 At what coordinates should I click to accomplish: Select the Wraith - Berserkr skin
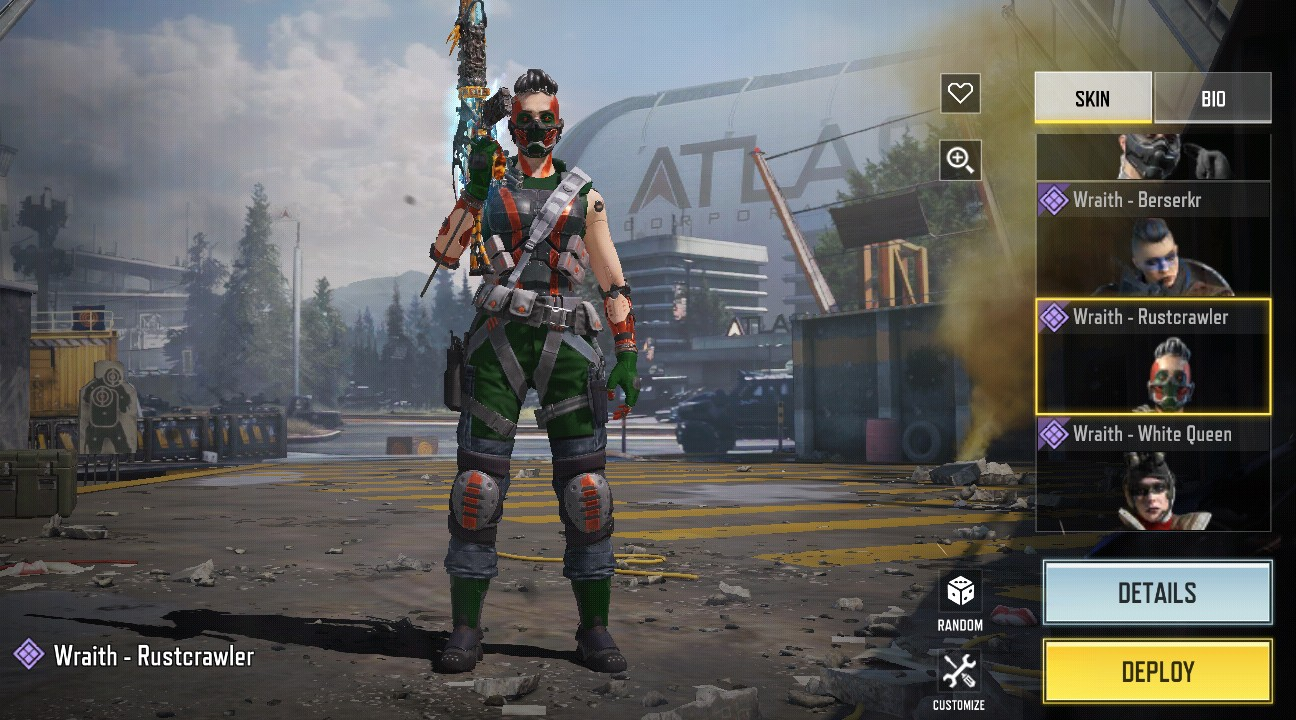tap(1153, 239)
